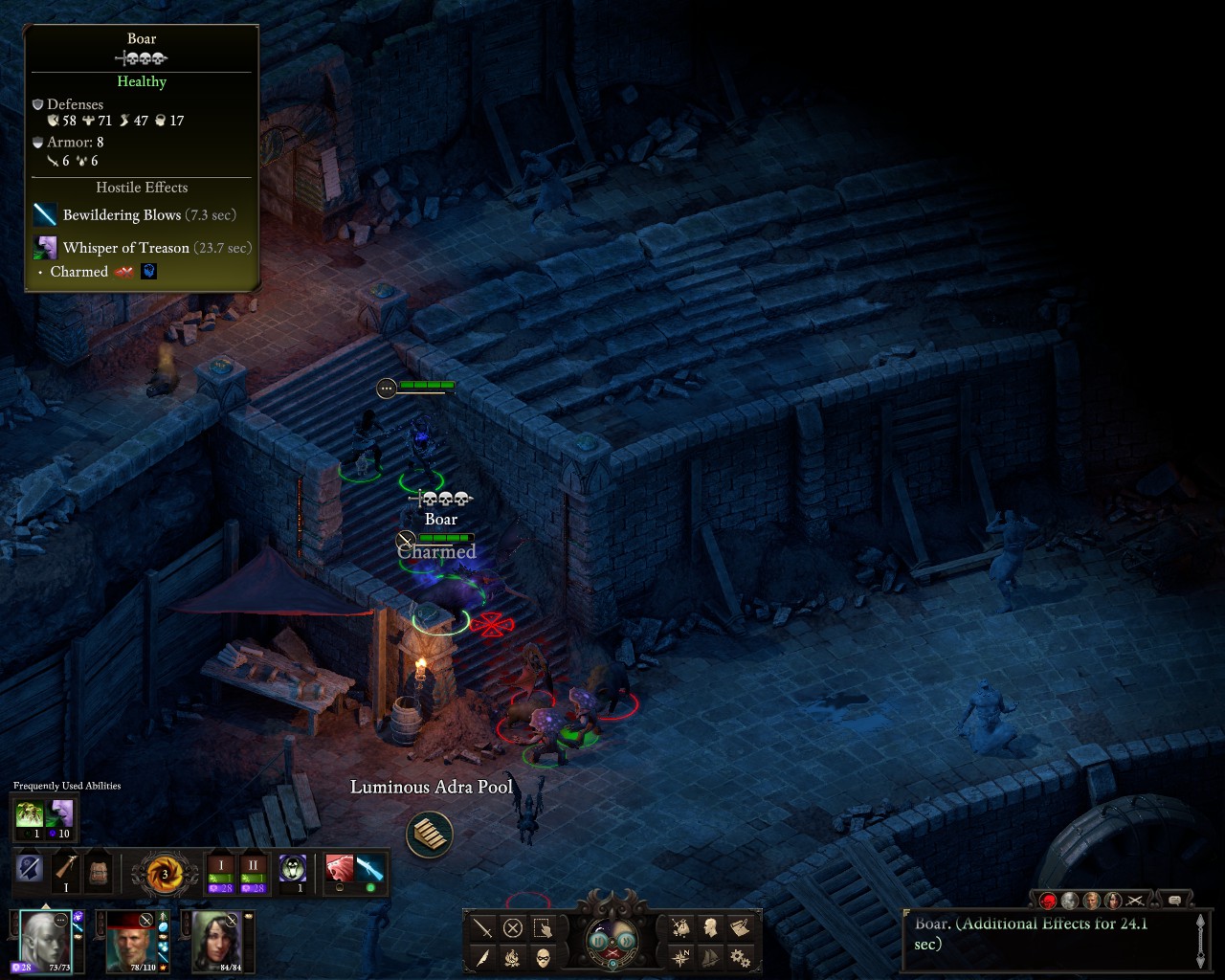The width and height of the screenshot is (1225, 980).
Task: Show the Luminous Adra Pool stairs transition
Action: tap(429, 835)
